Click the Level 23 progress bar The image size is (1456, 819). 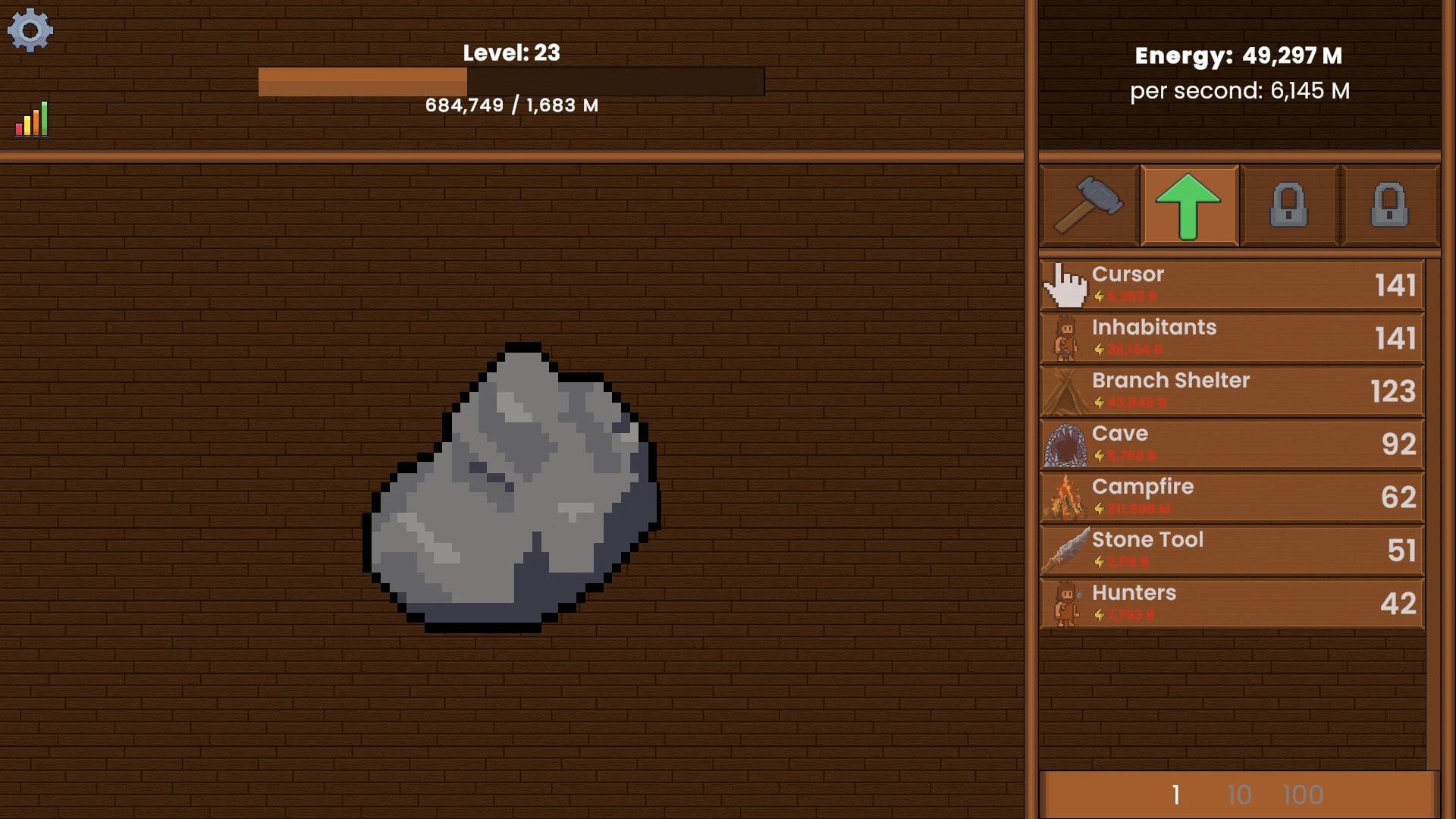tap(513, 82)
